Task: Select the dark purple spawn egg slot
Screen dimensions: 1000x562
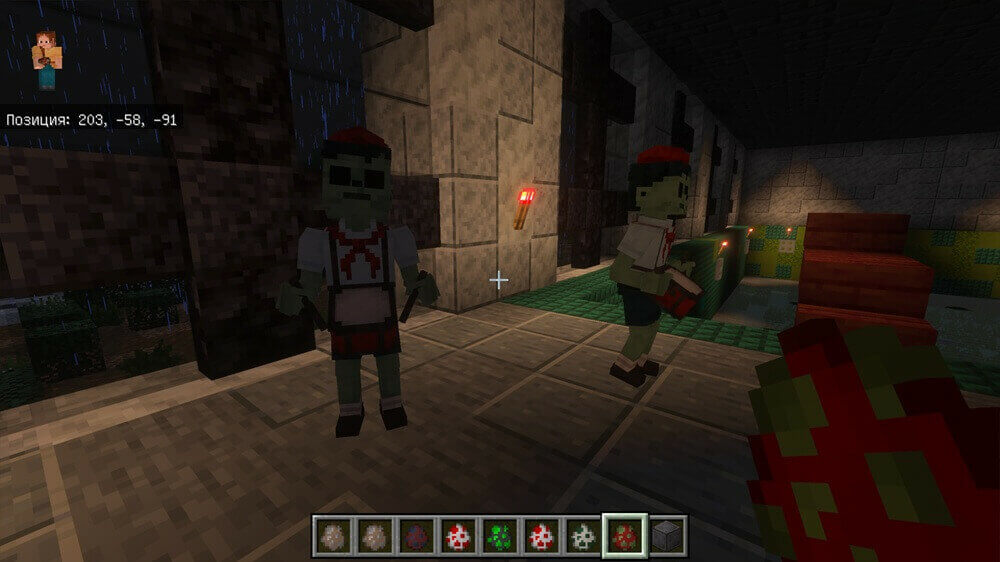Action: pos(415,538)
